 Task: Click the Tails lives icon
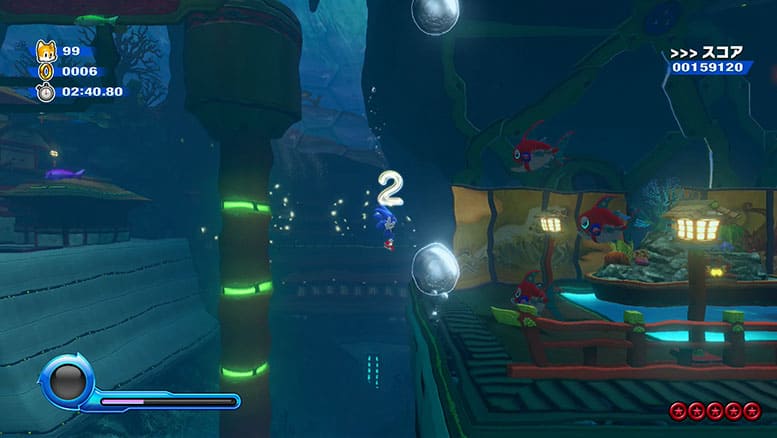[x=46, y=51]
